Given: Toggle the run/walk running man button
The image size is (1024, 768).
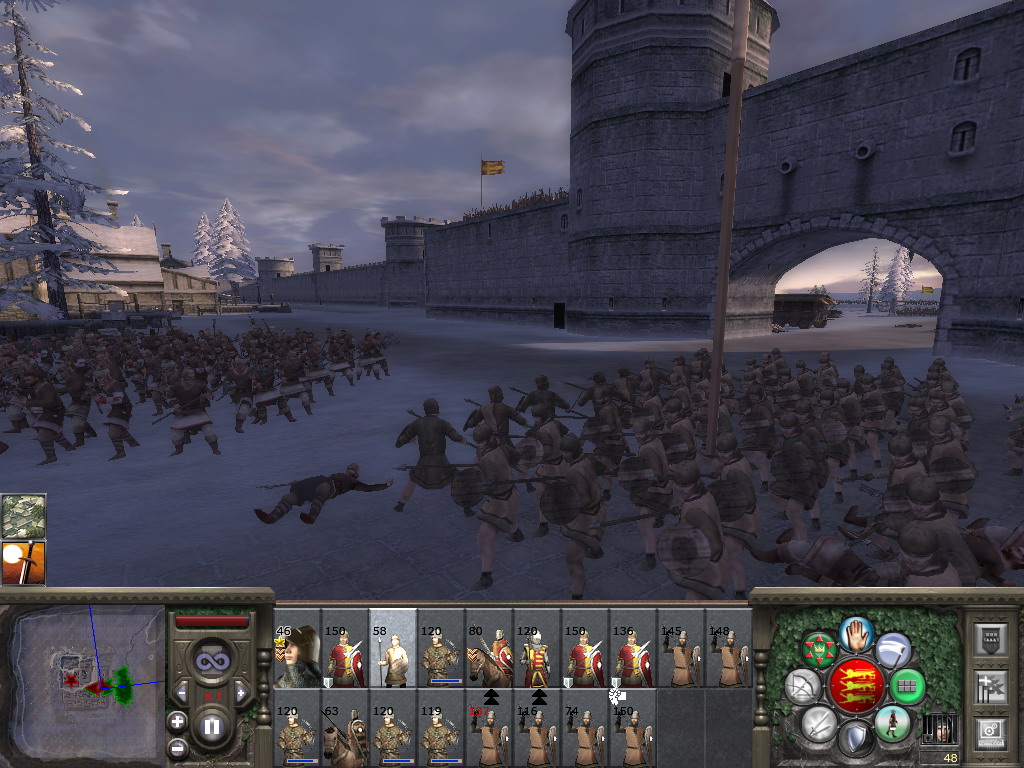Looking at the screenshot, I should coord(891,722).
